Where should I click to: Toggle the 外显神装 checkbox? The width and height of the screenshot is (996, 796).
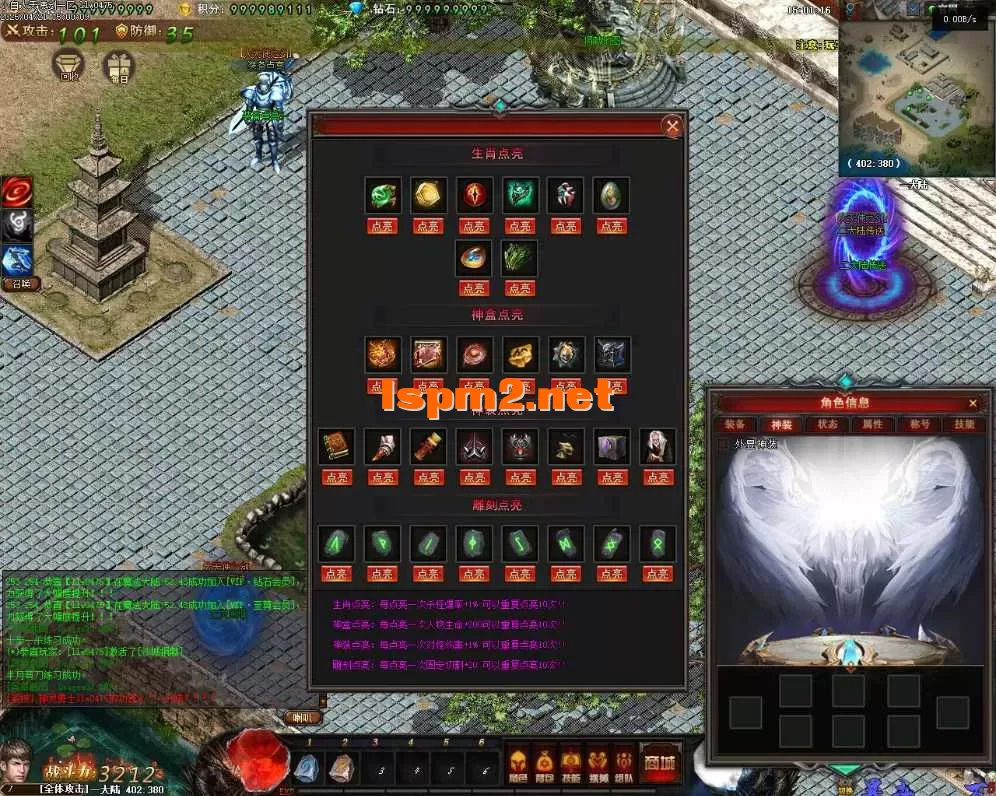[725, 444]
